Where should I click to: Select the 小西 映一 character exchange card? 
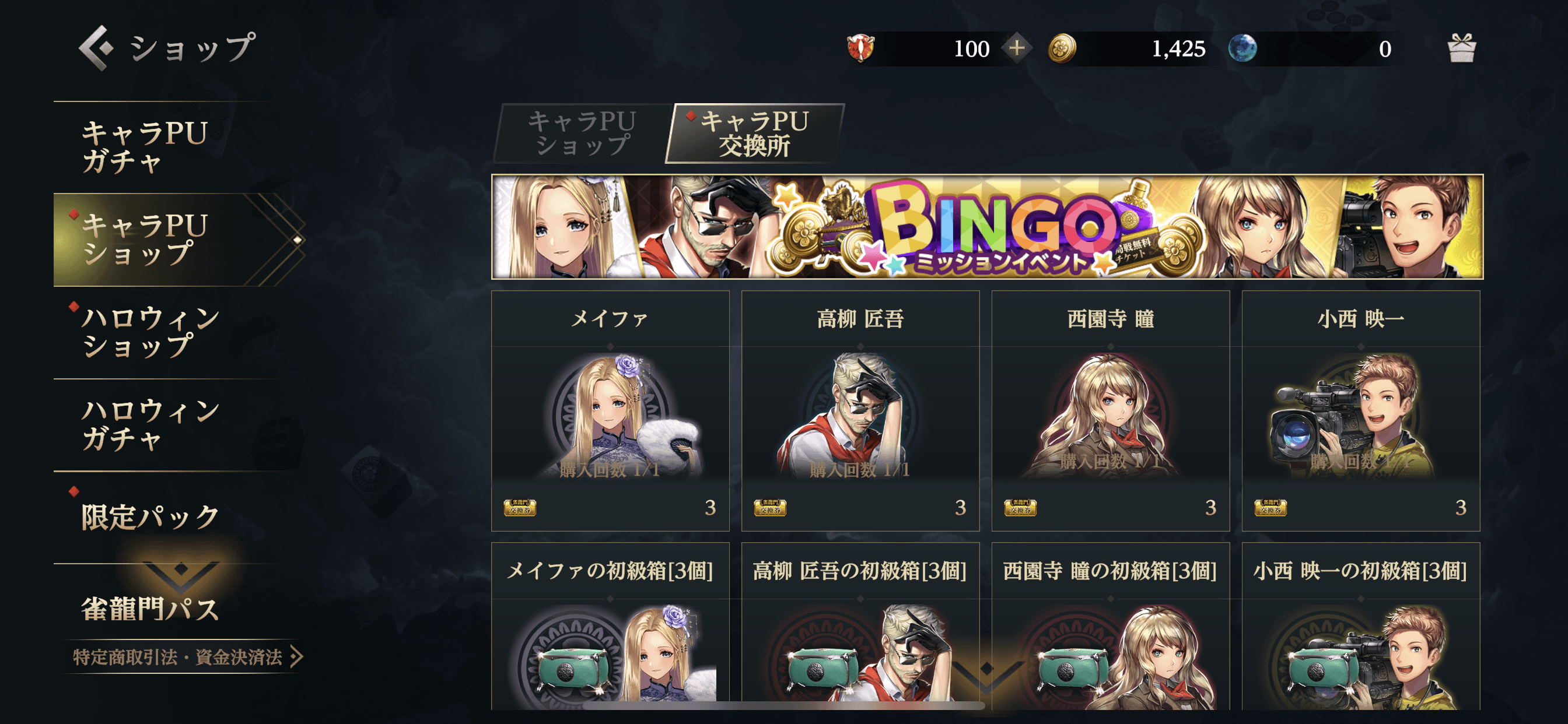pyautogui.click(x=1360, y=410)
